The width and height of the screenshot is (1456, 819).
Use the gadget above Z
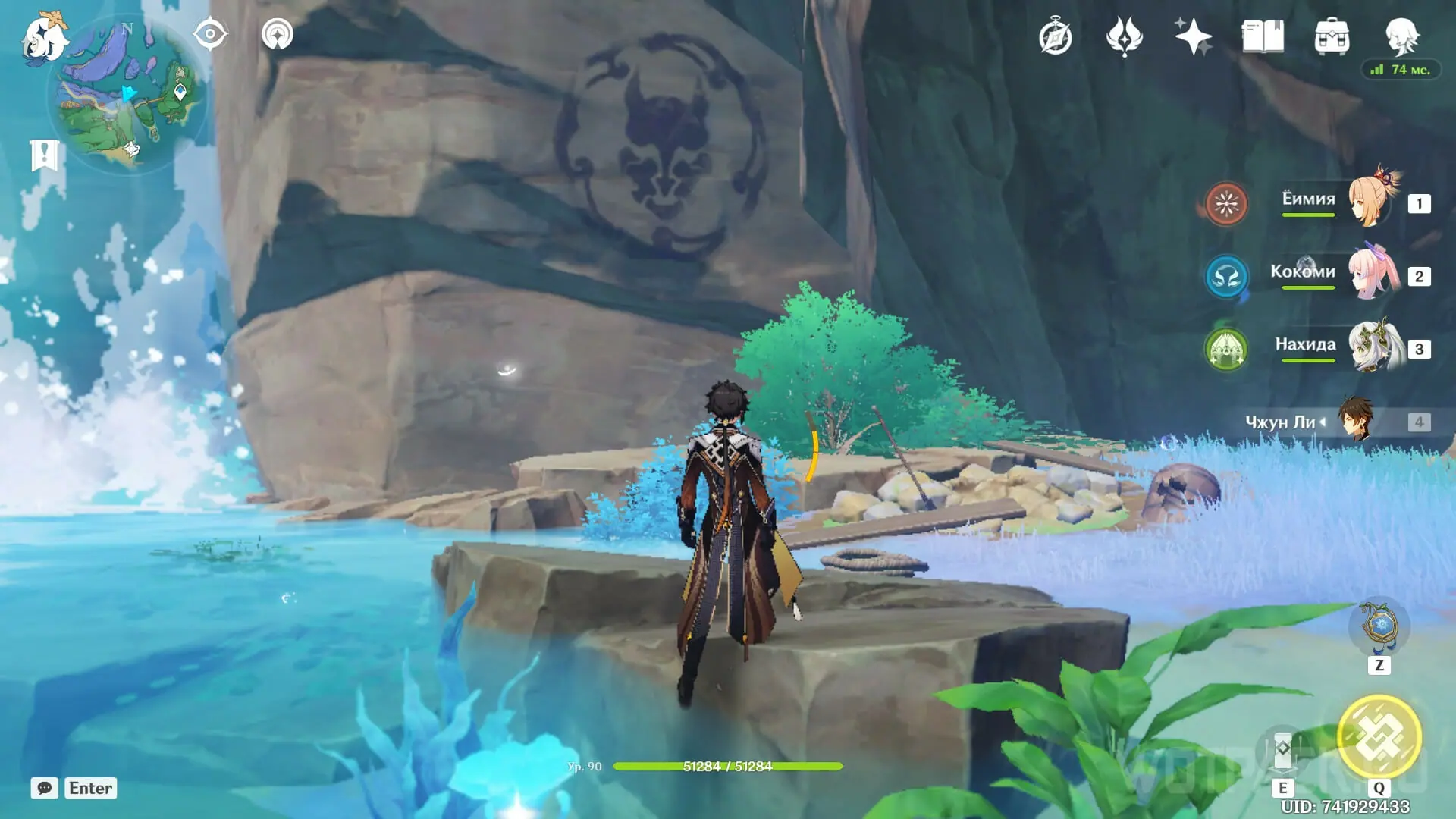click(1379, 626)
